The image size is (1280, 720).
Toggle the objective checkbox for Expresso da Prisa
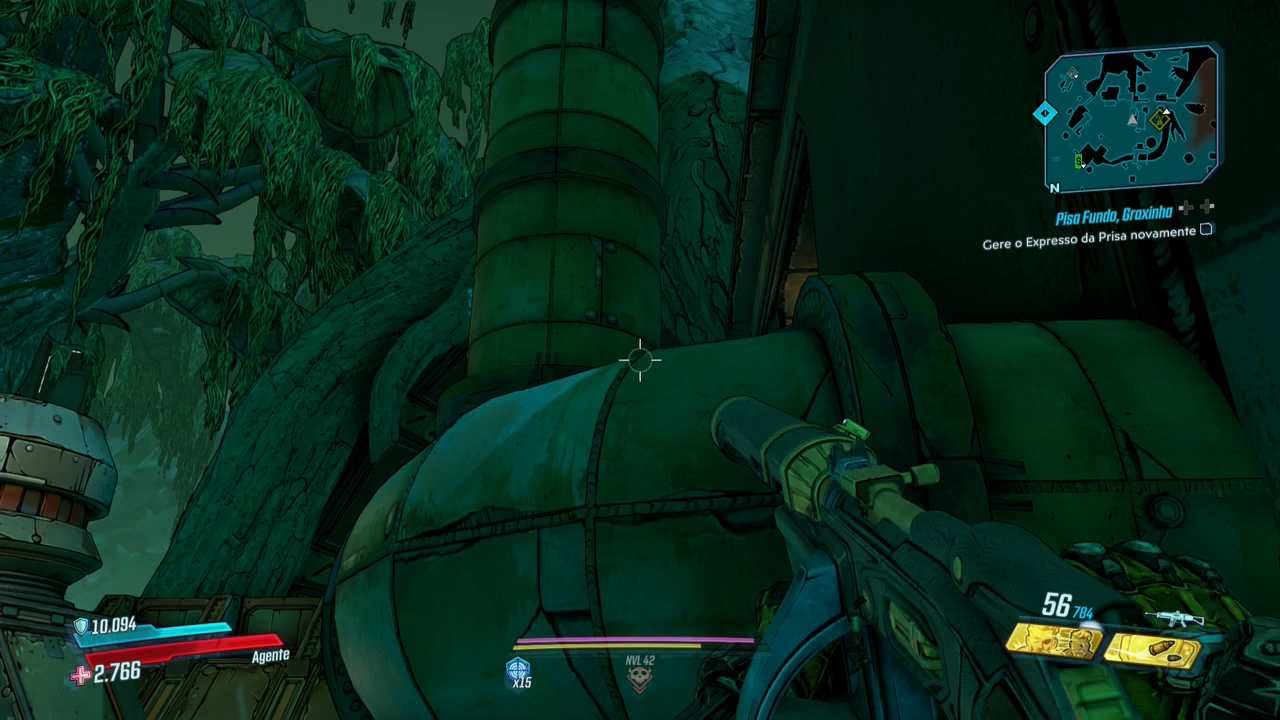point(1206,229)
